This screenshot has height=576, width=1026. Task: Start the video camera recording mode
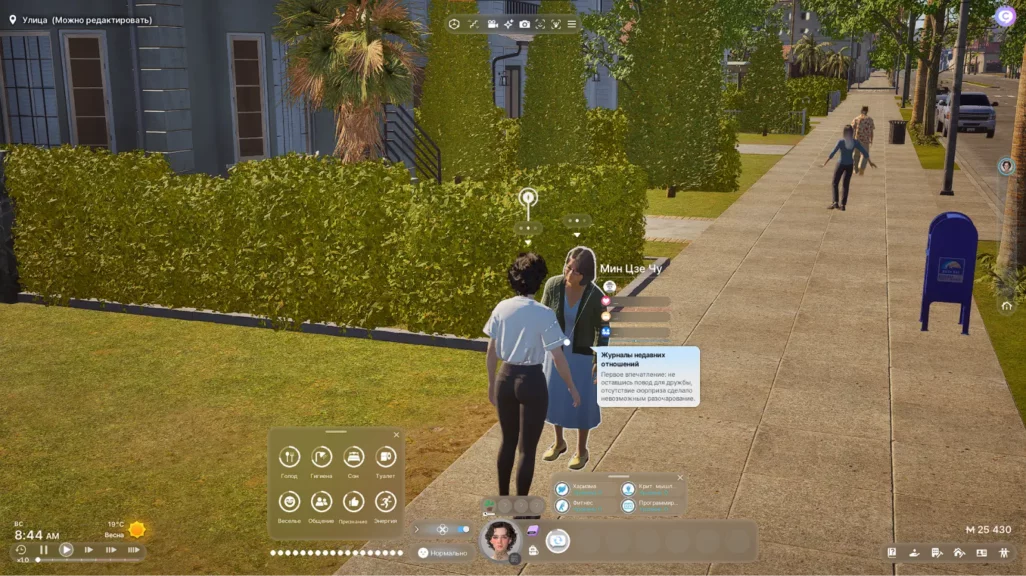coord(493,24)
